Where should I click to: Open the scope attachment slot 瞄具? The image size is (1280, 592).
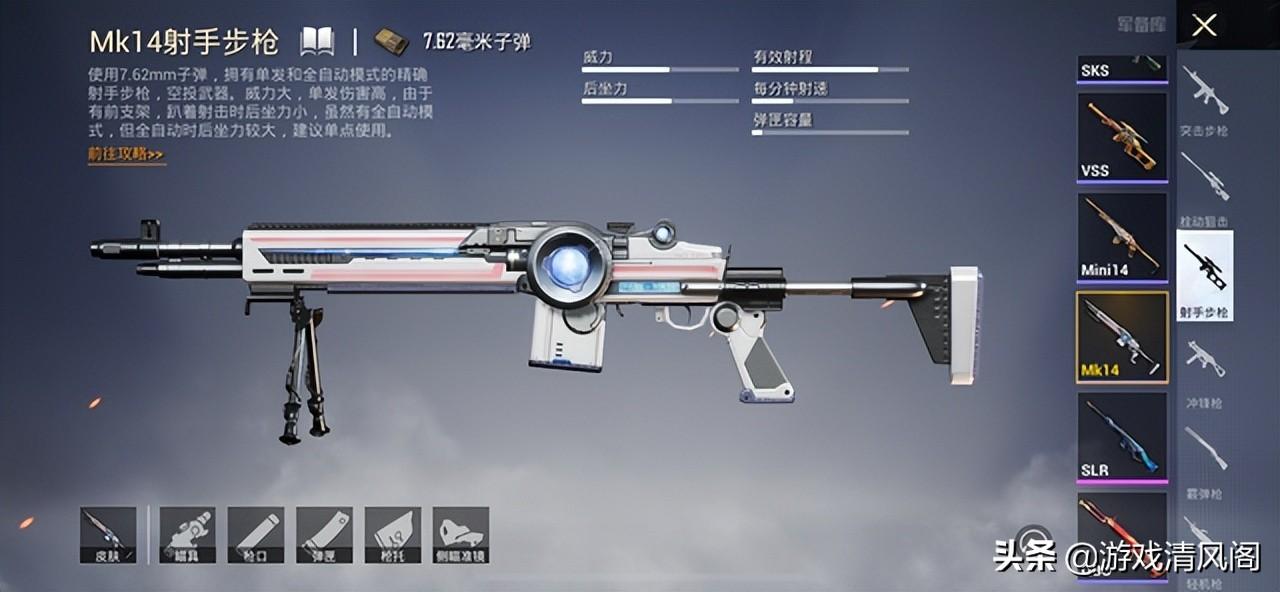point(187,534)
